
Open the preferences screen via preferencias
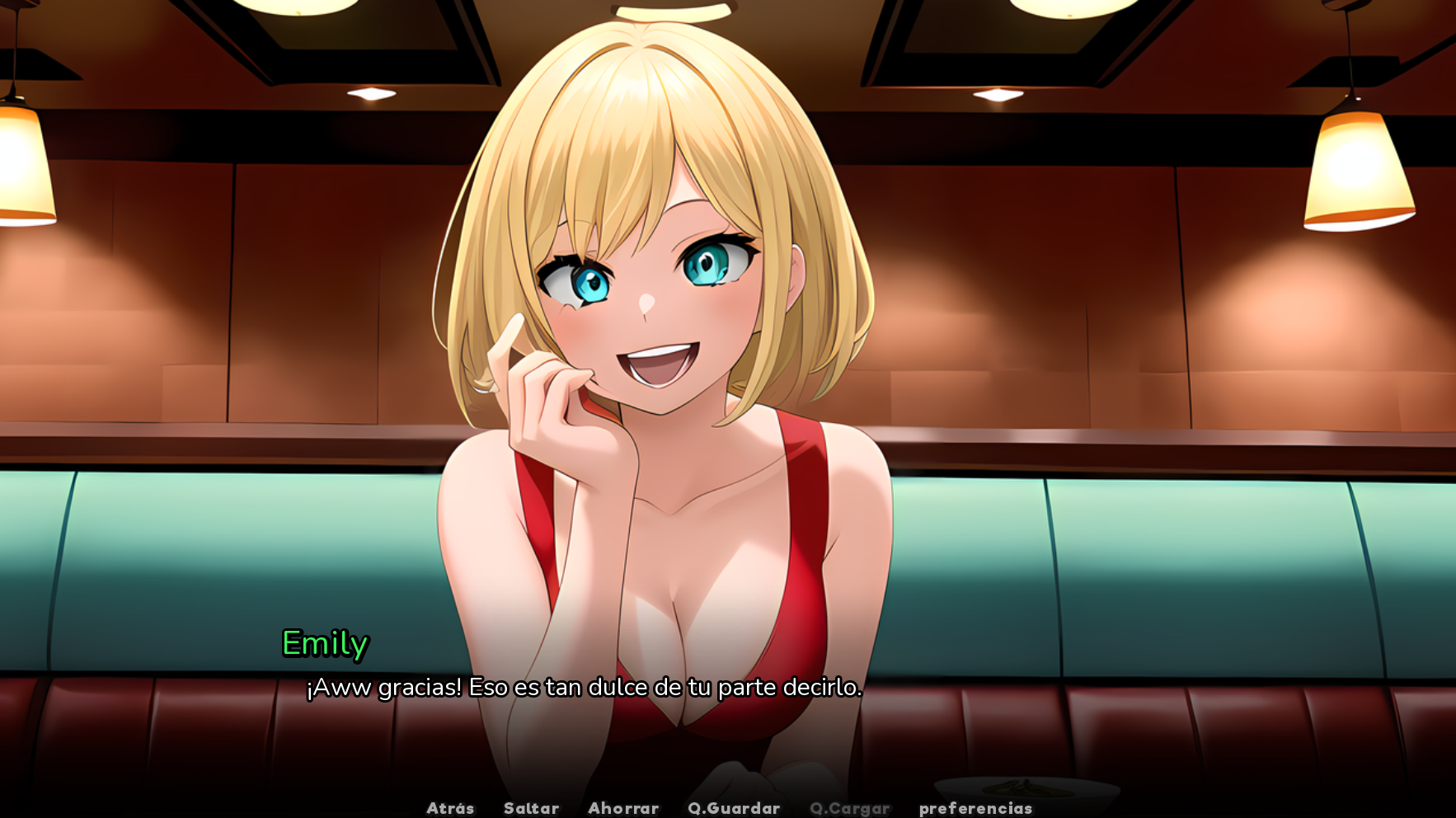tap(977, 808)
